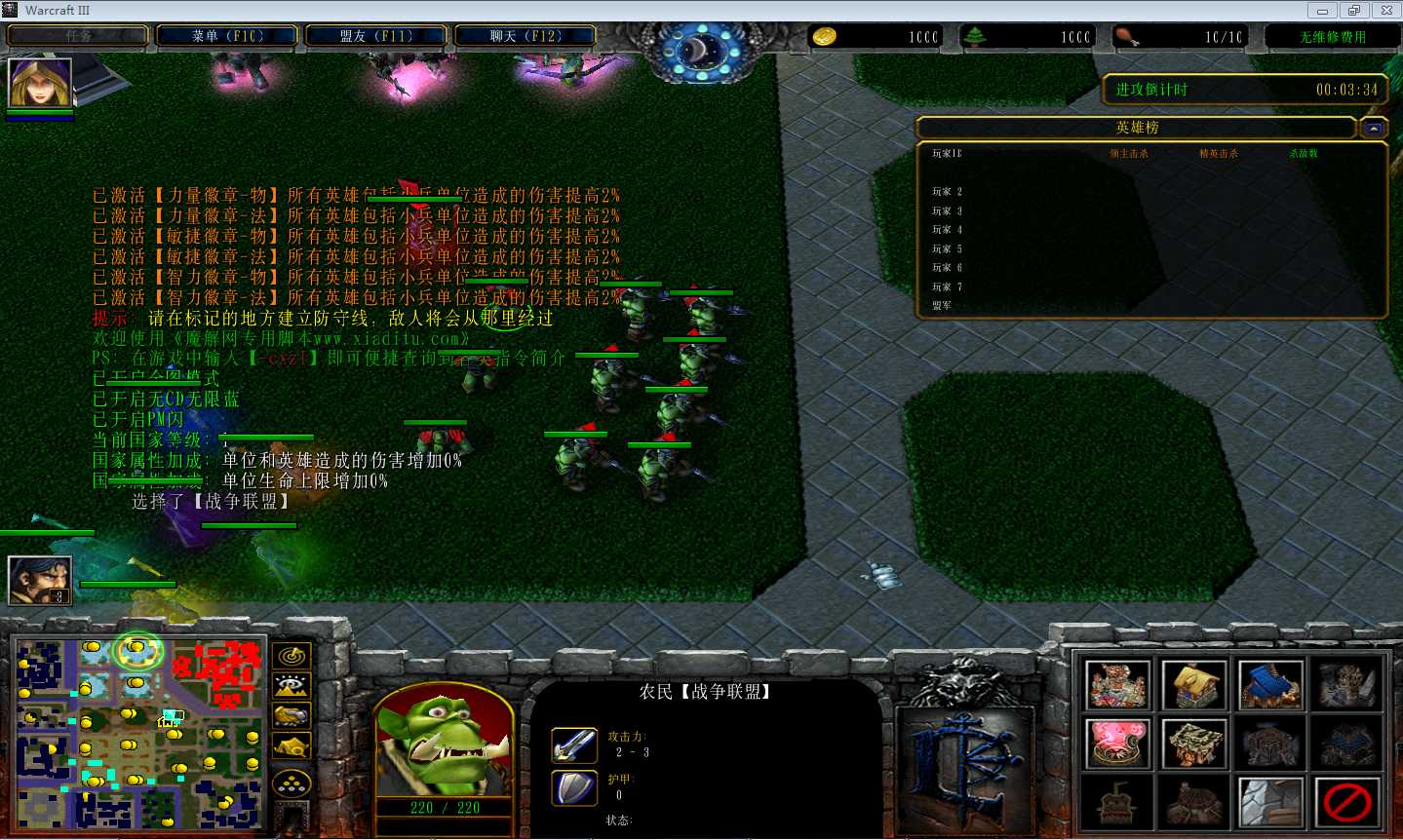1403x840 pixels.
Task: Build the blue-roofed building
Action: [x=1270, y=685]
